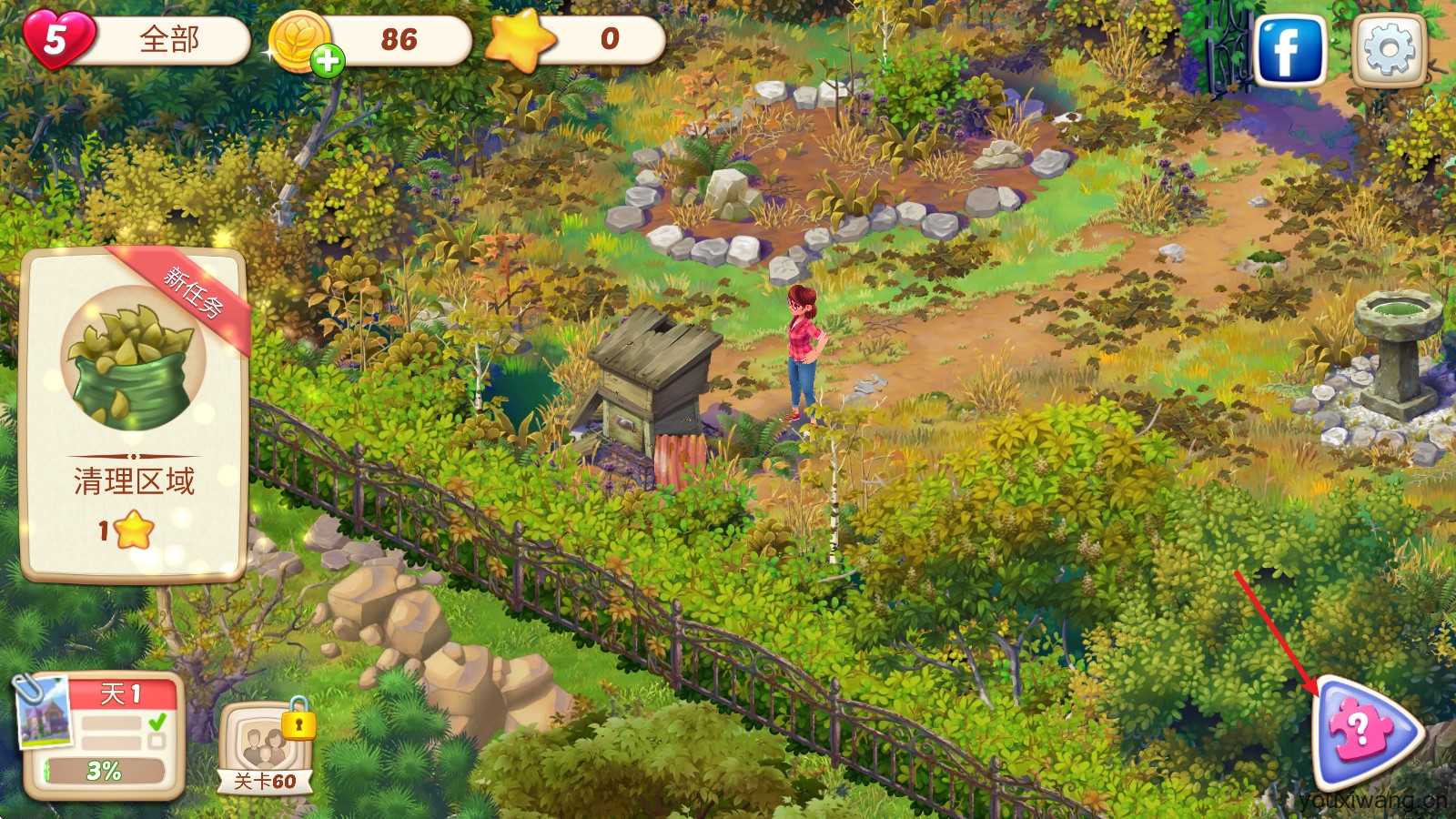Connect via the Facebook button
This screenshot has width=1456, height=819.
1289,51
